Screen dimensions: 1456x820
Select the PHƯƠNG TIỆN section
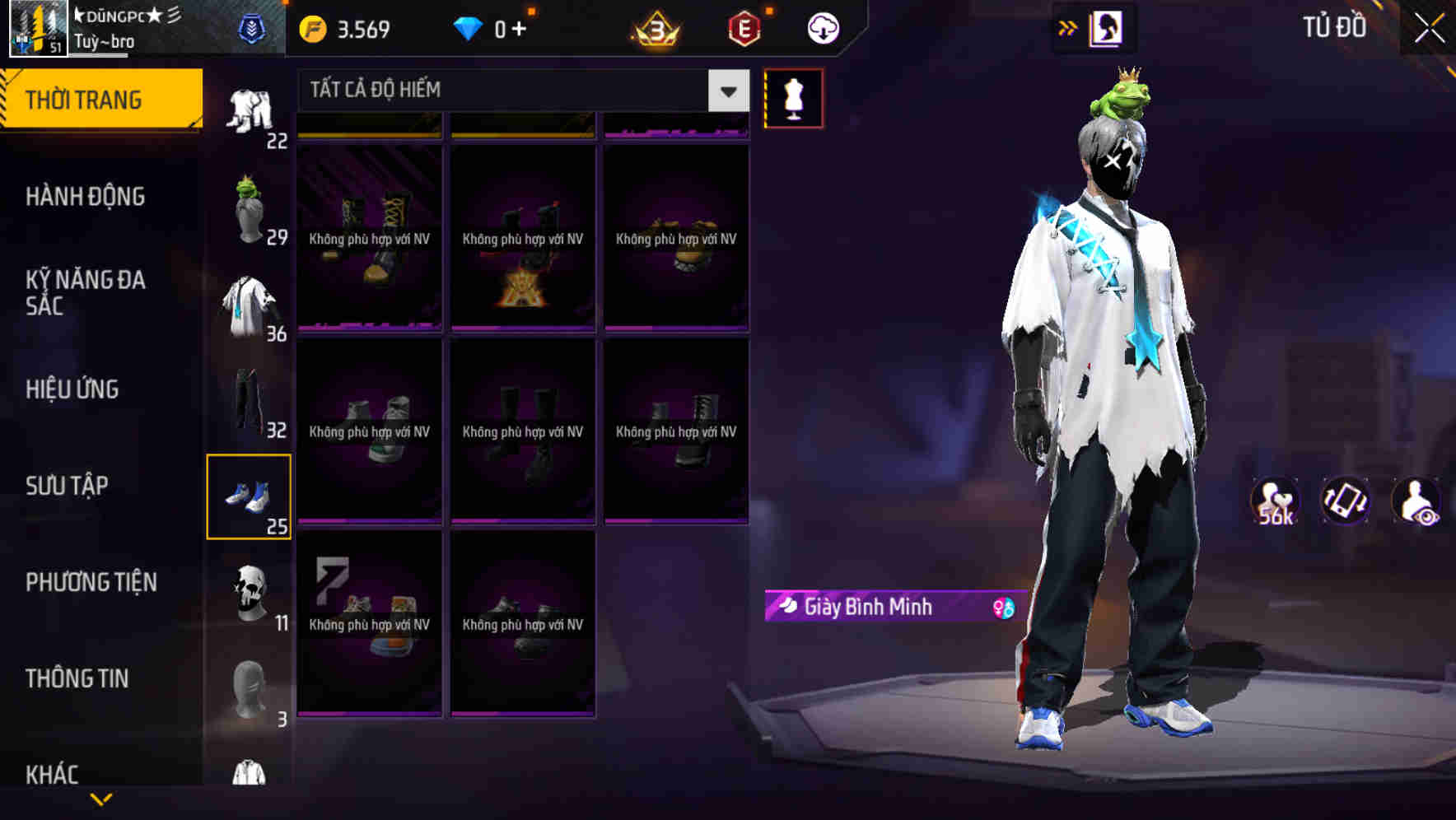tap(91, 582)
